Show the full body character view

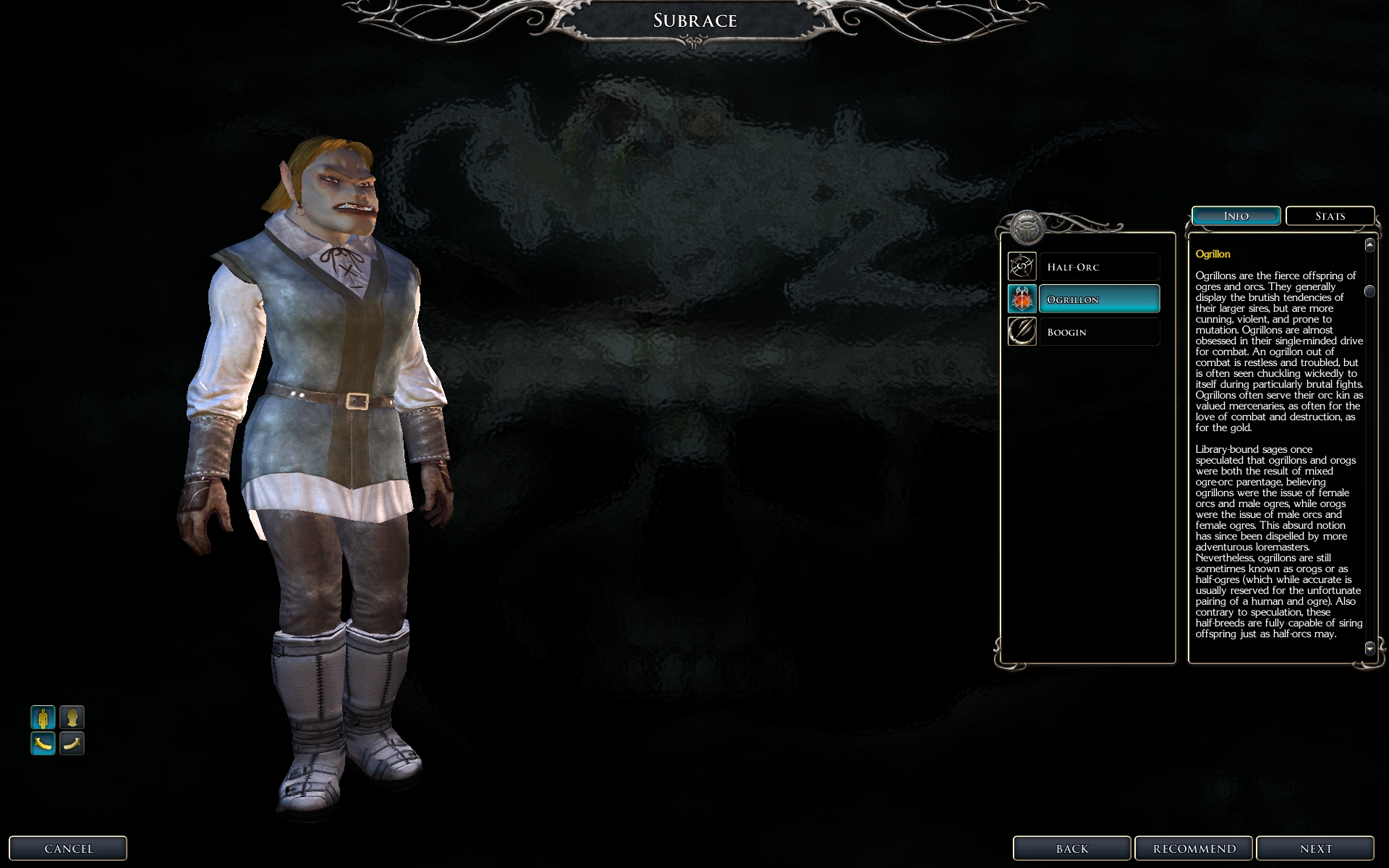click(x=43, y=718)
